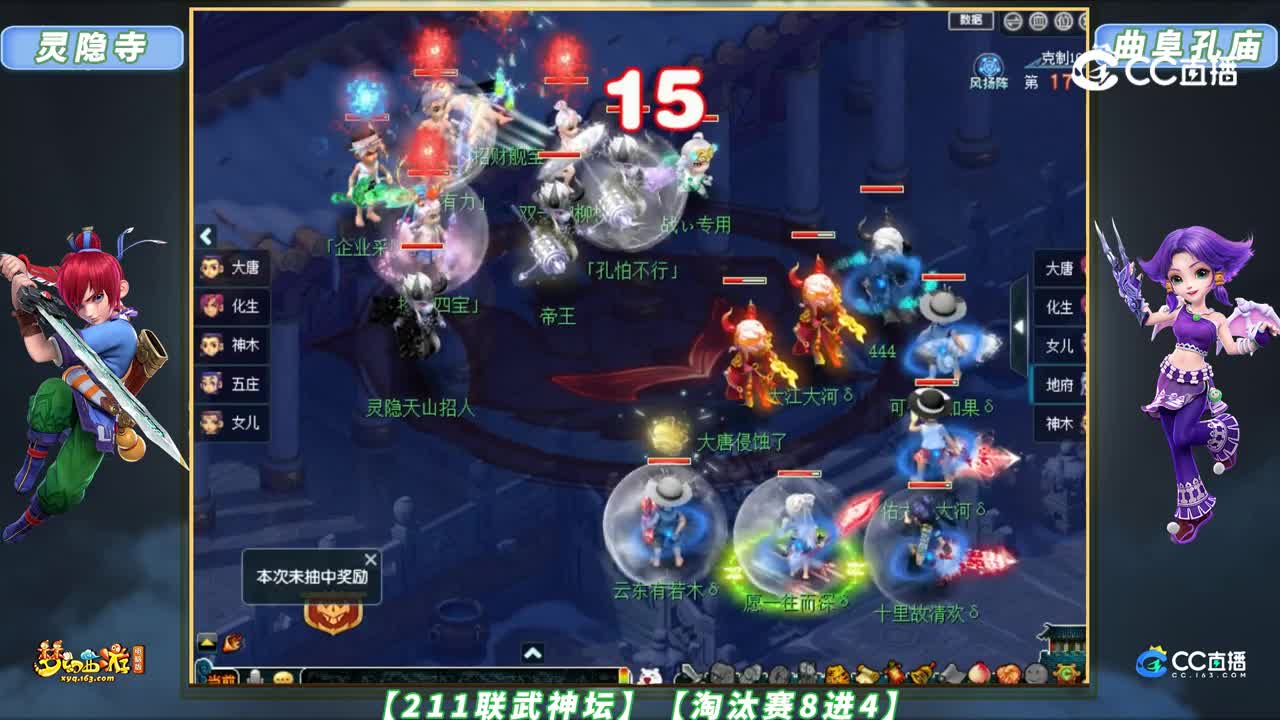Screen dimensions: 1280x720
Task: Click the yellow up-arrow expander near bottom left
Action: point(206,642)
